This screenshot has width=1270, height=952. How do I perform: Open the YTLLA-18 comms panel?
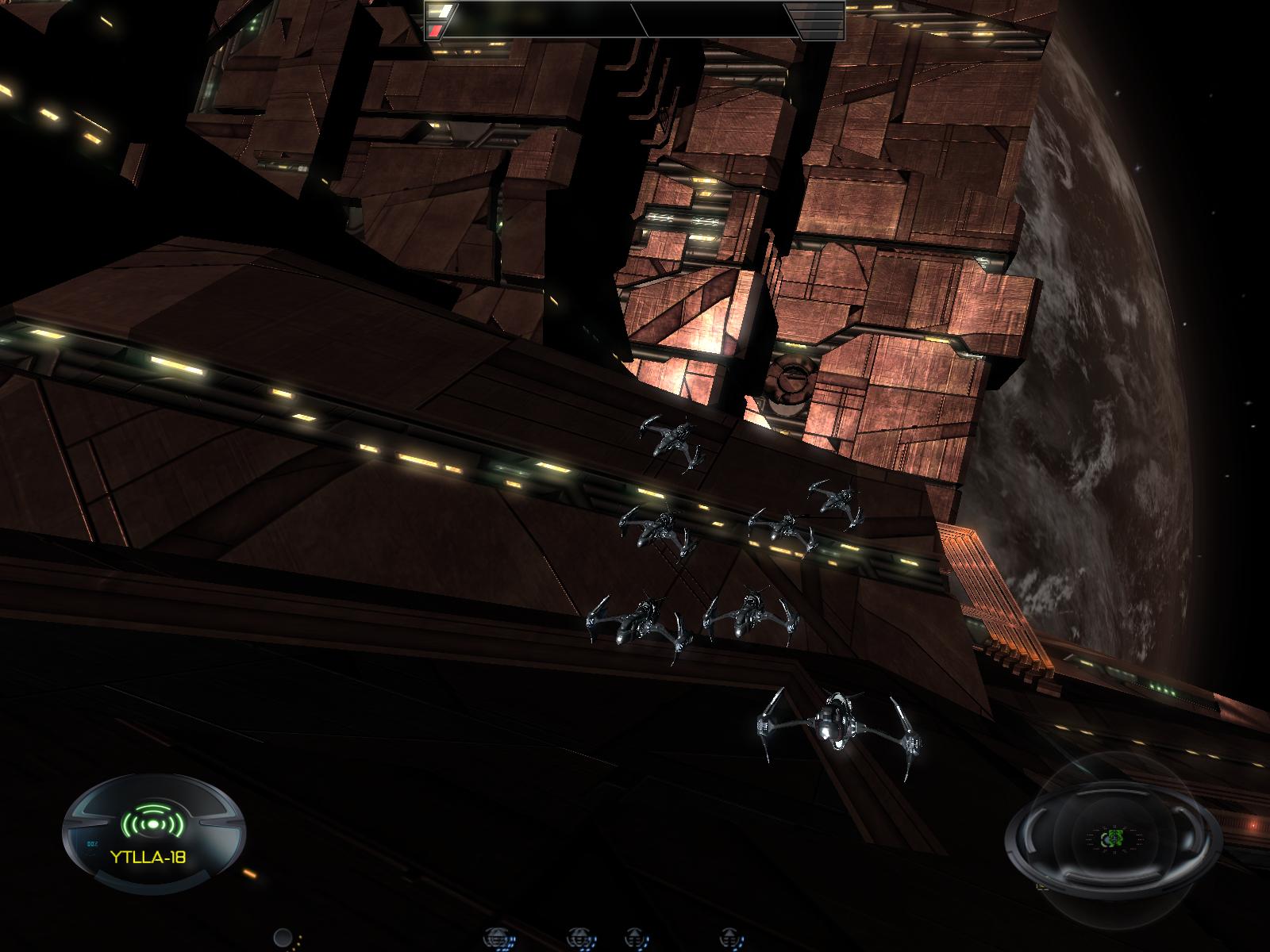148,858
